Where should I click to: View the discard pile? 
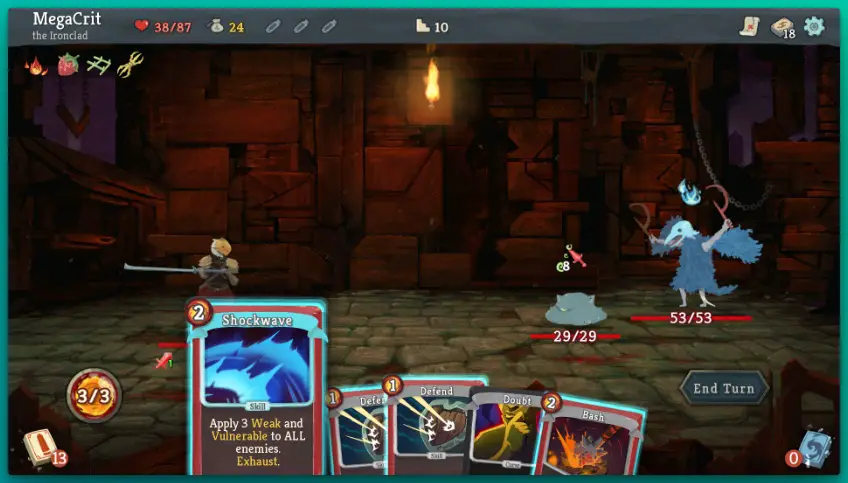(815, 449)
